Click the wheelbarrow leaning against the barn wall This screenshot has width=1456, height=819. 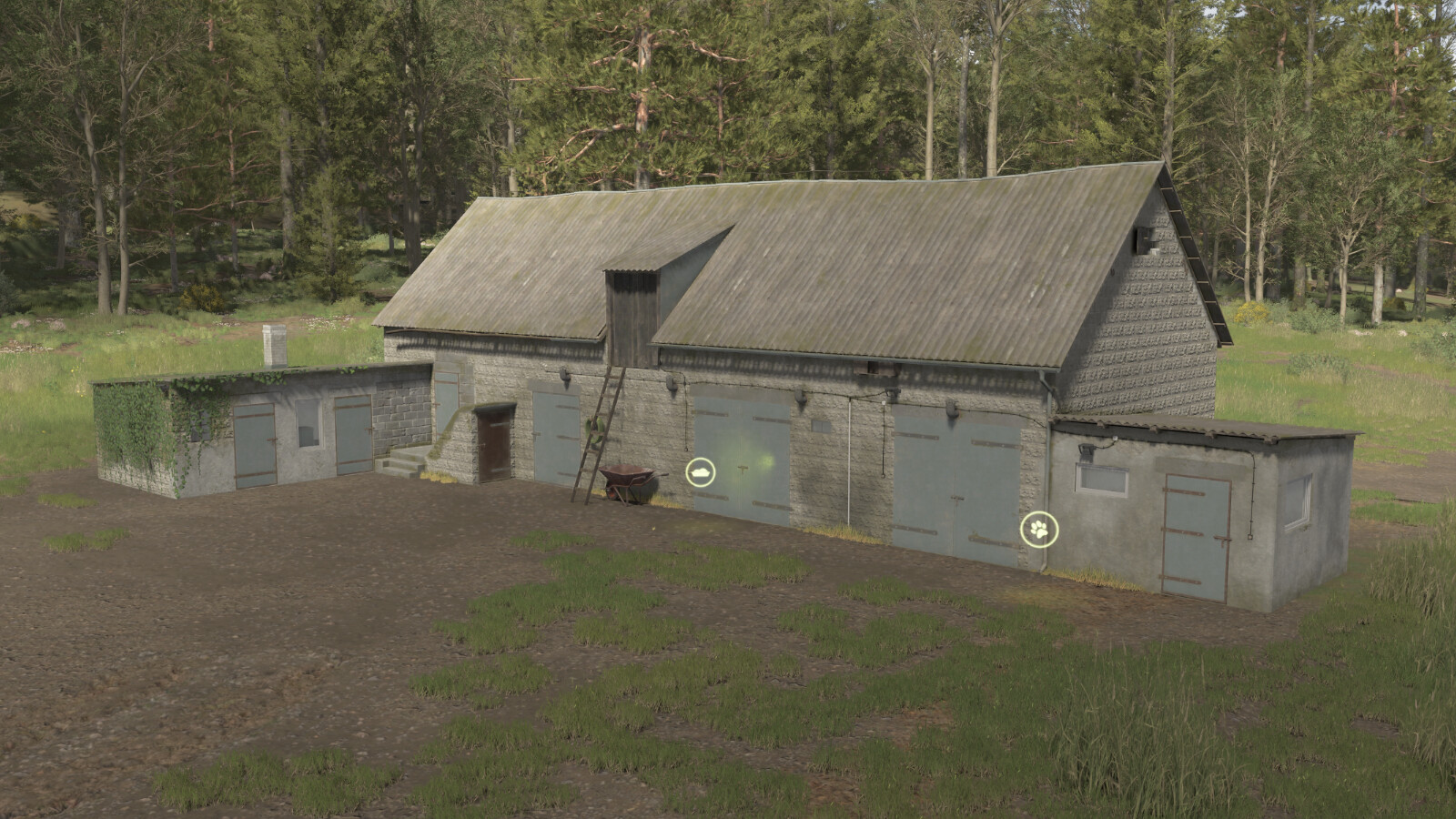pos(628,482)
